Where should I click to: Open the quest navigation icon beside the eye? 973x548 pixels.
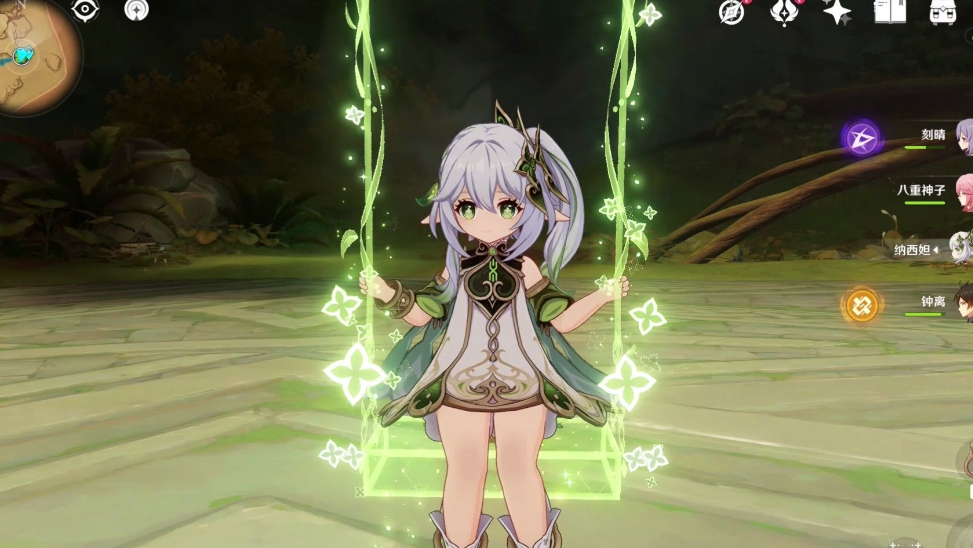pyautogui.click(x=136, y=10)
